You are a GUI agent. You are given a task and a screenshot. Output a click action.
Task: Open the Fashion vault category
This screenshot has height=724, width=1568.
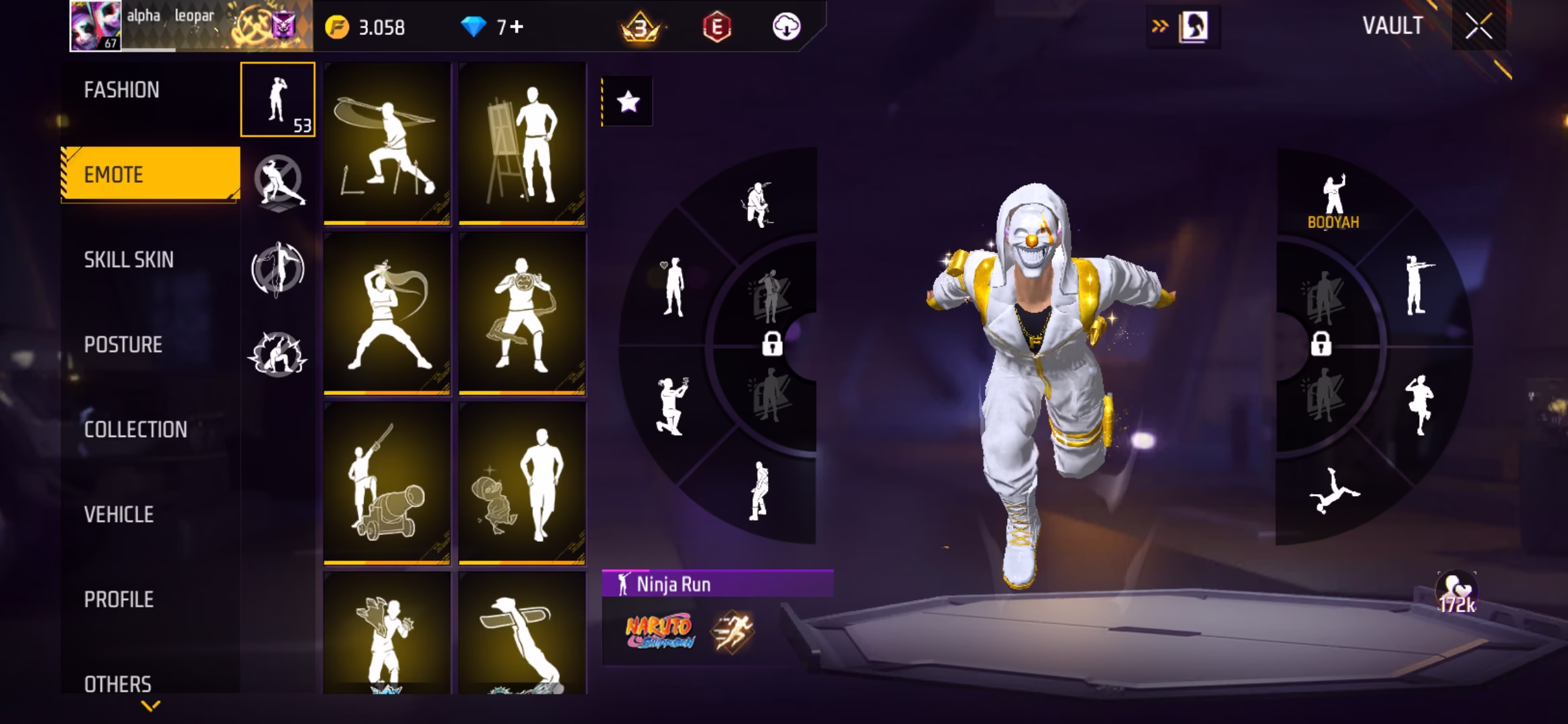(122, 90)
